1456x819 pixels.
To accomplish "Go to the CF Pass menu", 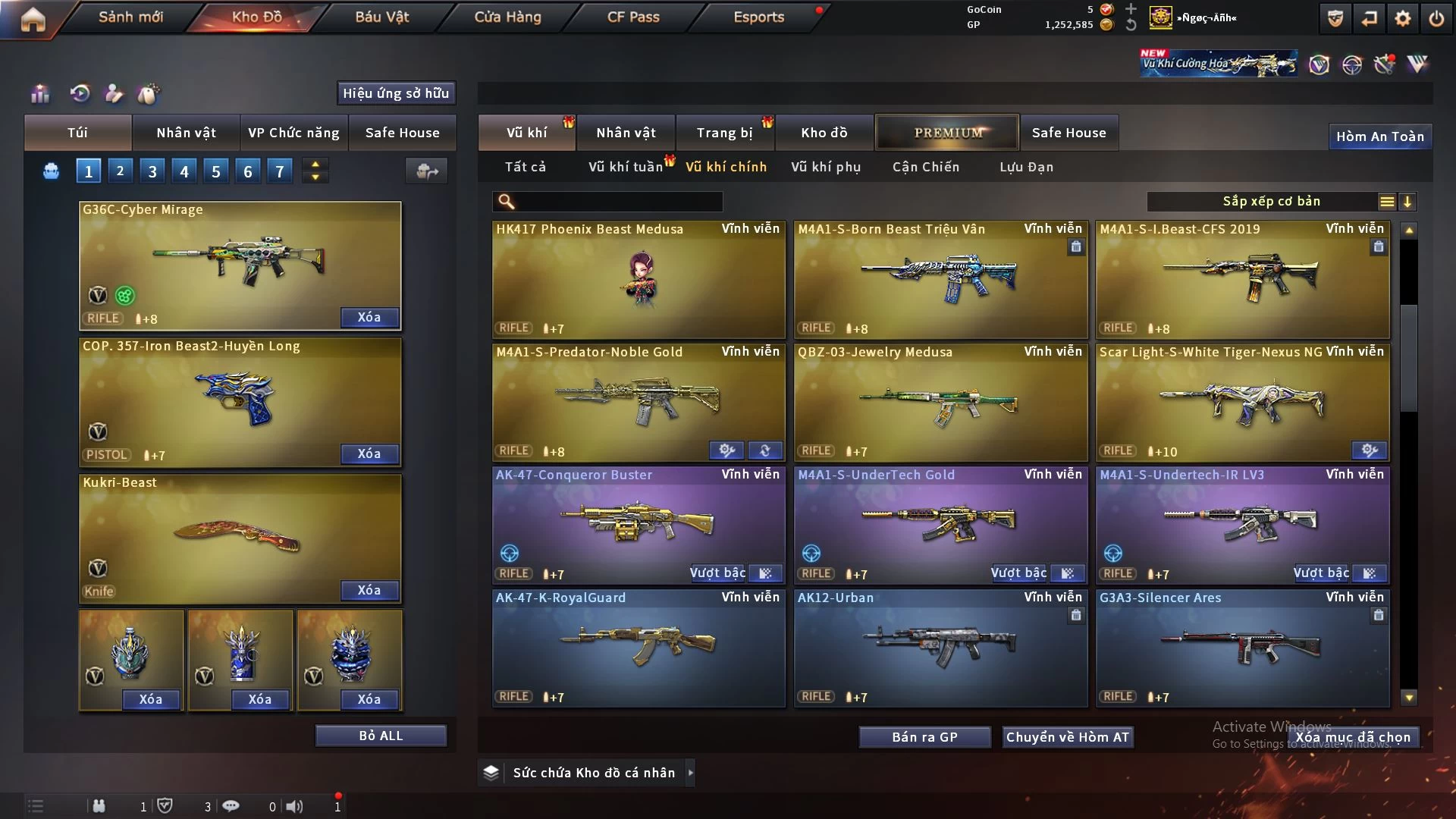I will (633, 17).
